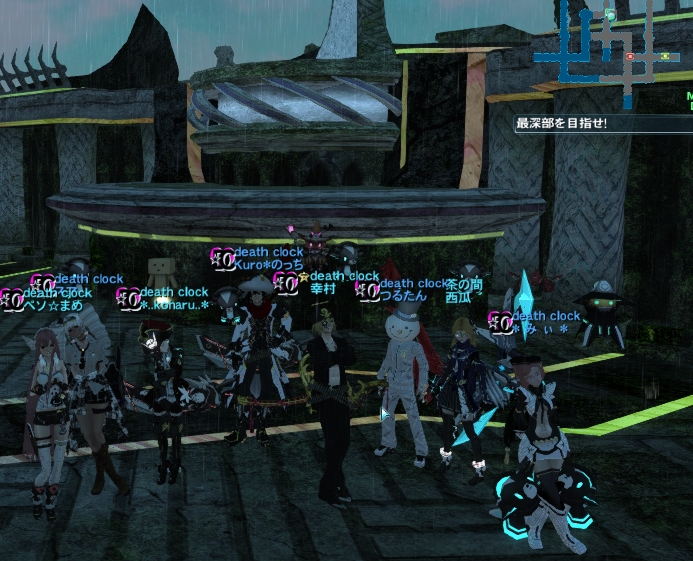Select the 最深部を目指せ! objective tracker

point(562,125)
